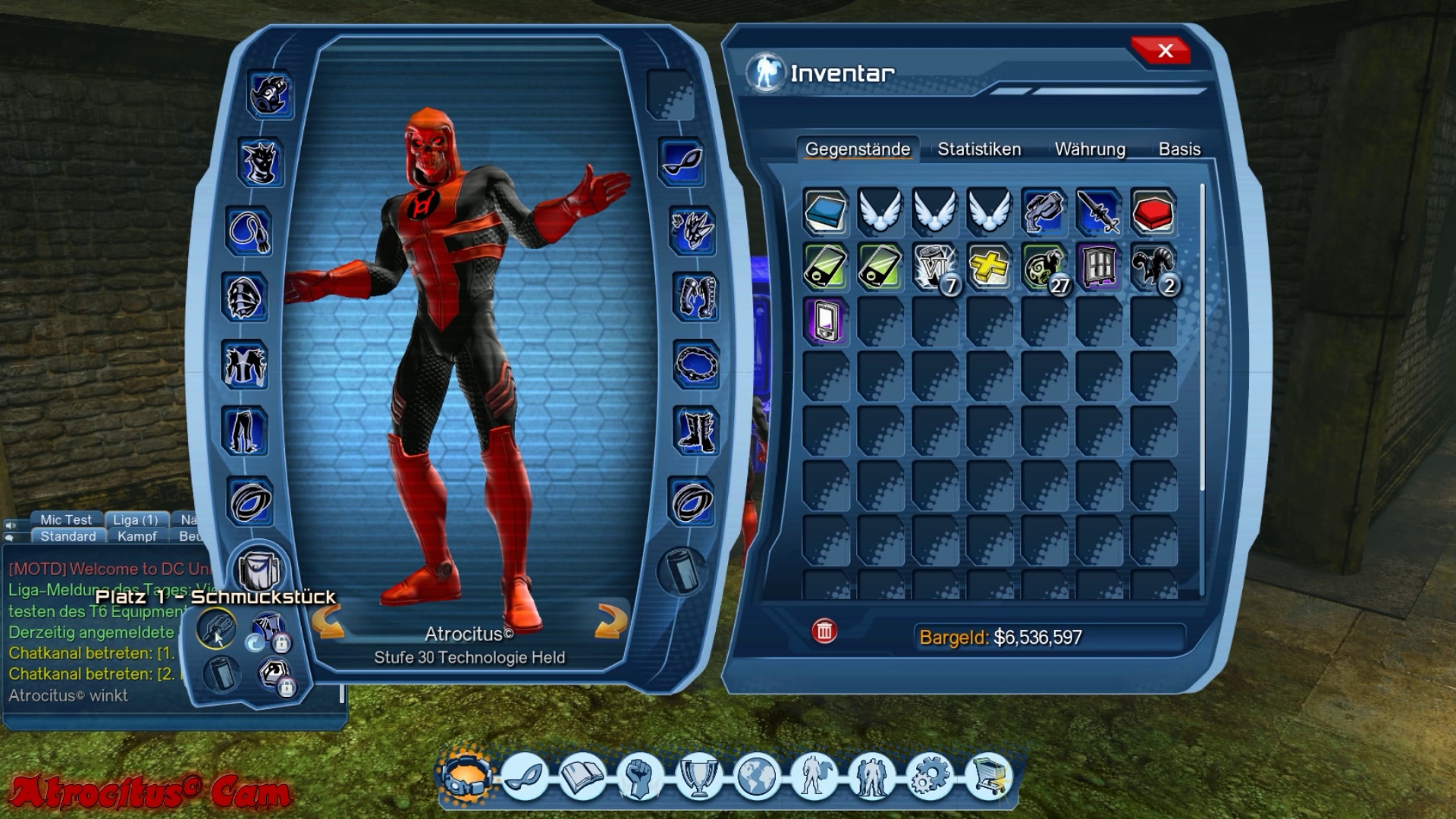Choose the item stack showing 27
This screenshot has height=819, width=1456.
pos(1044,267)
